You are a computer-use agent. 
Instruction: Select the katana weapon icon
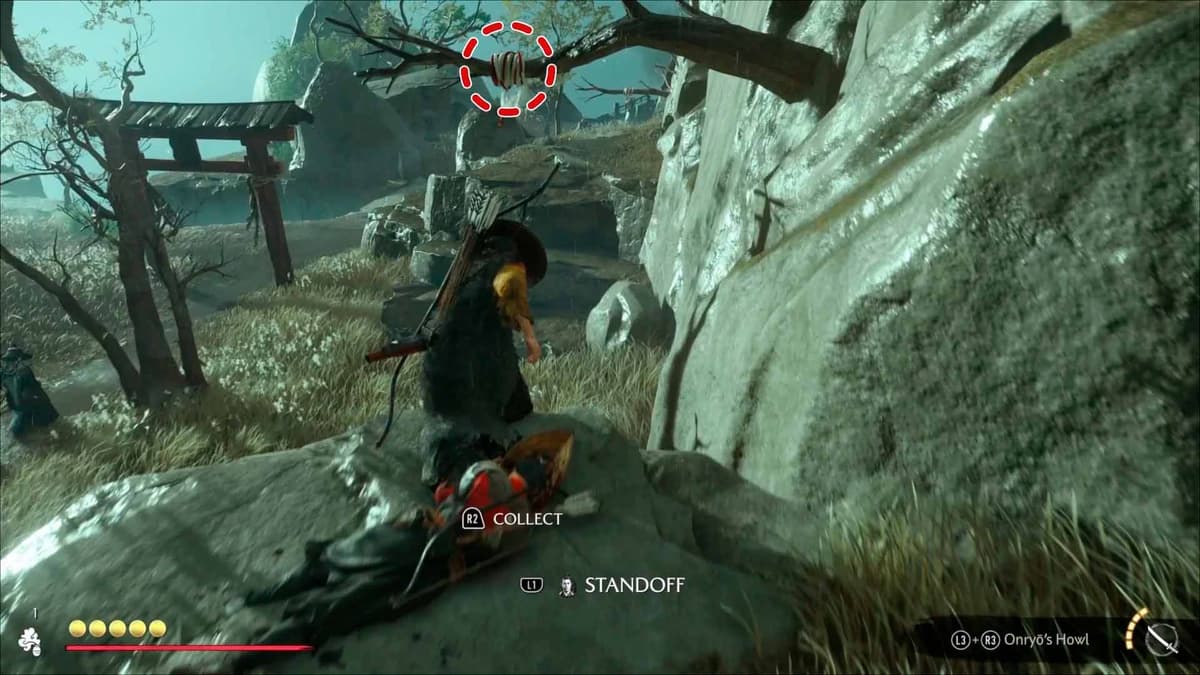coord(1160,640)
